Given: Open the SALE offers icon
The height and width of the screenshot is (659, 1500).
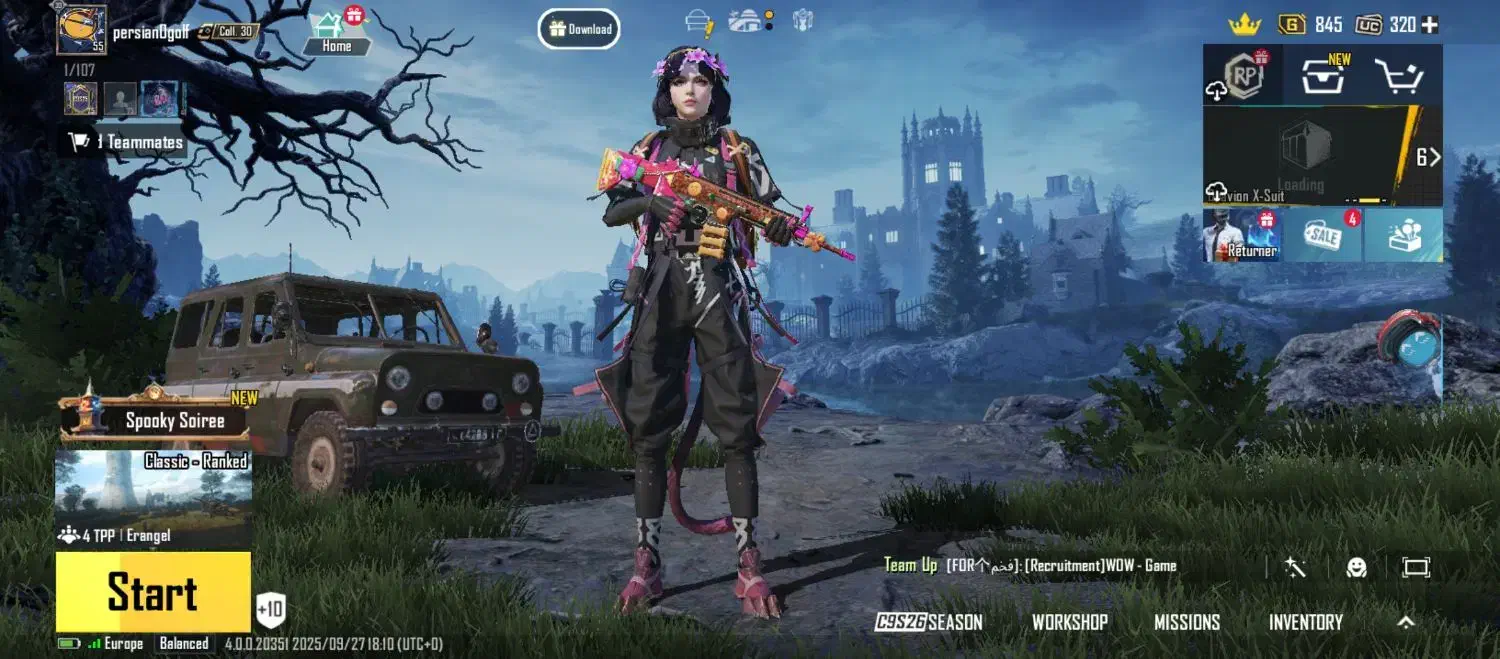Looking at the screenshot, I should point(1322,236).
